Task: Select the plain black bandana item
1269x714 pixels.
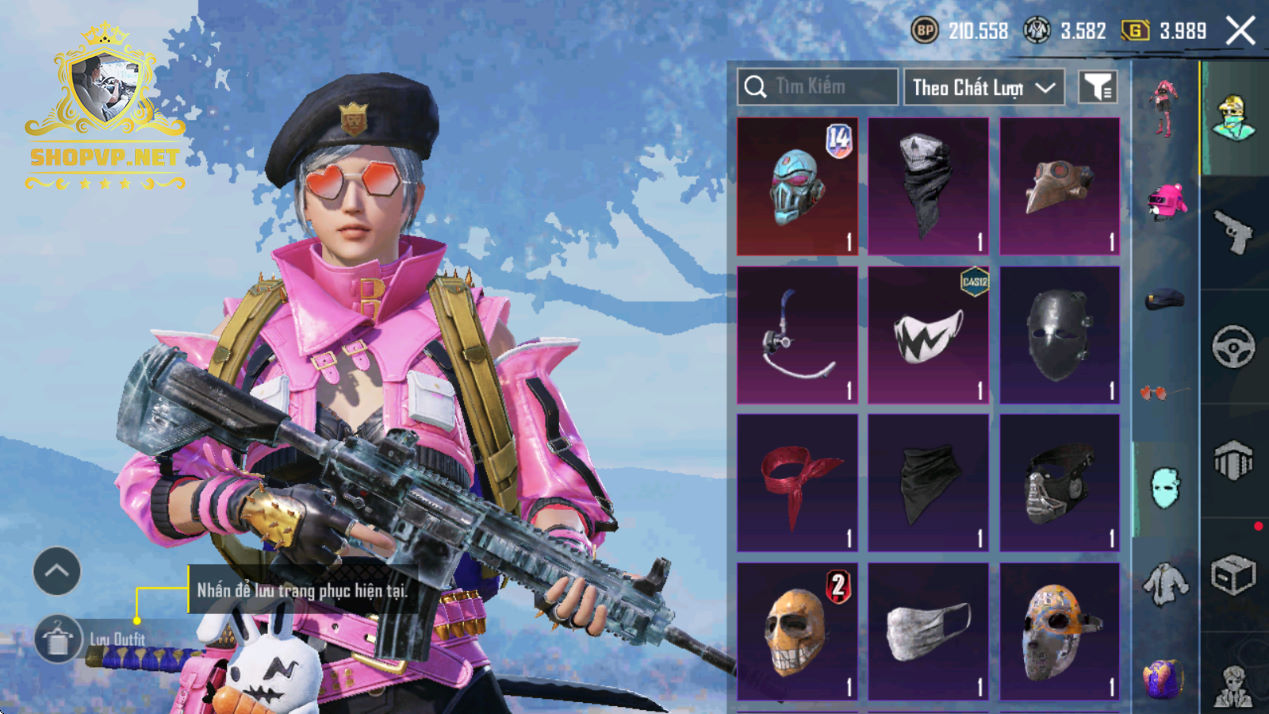Action: tap(928, 483)
